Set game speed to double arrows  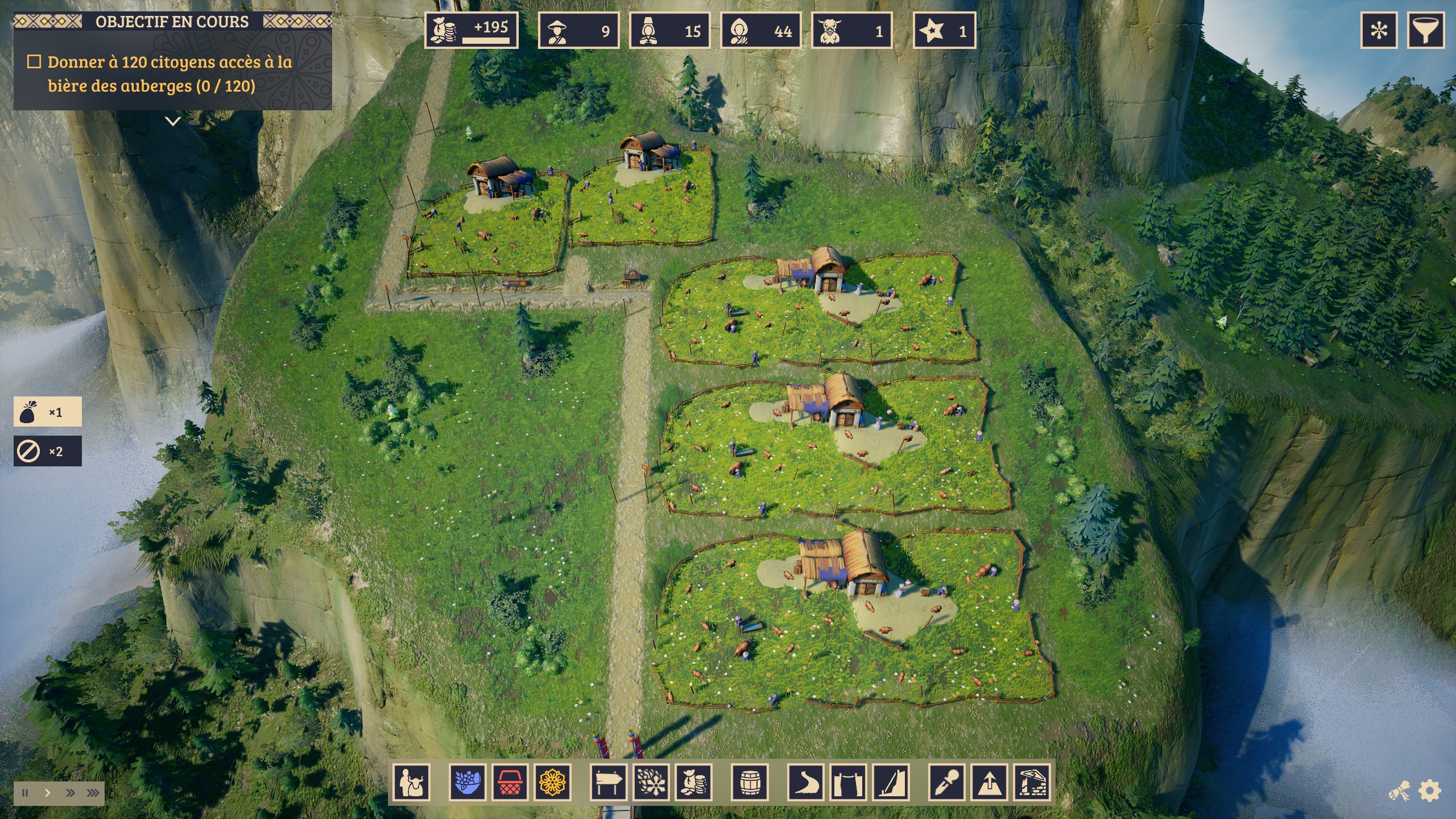tap(70, 793)
